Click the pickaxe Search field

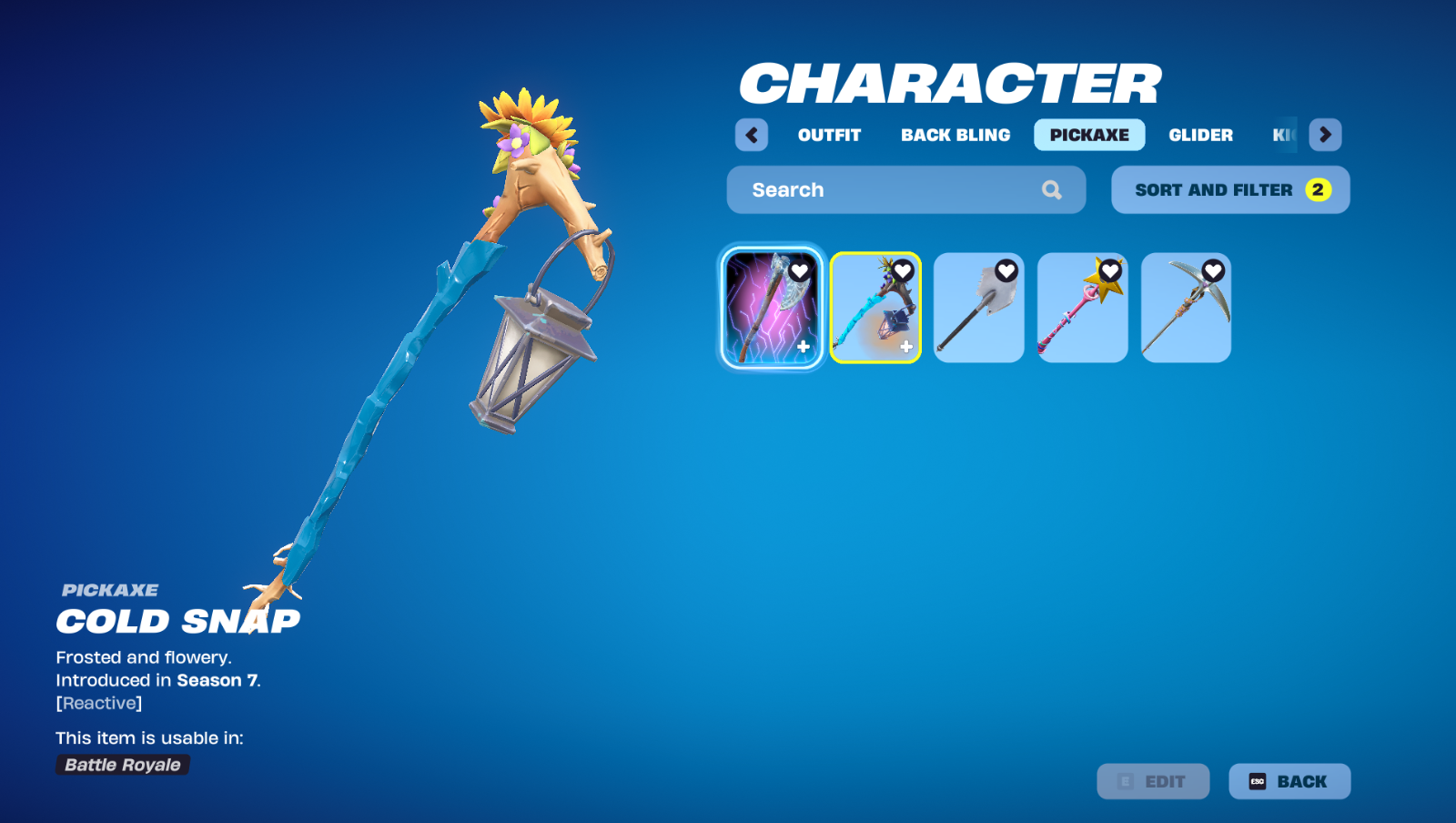(892, 189)
